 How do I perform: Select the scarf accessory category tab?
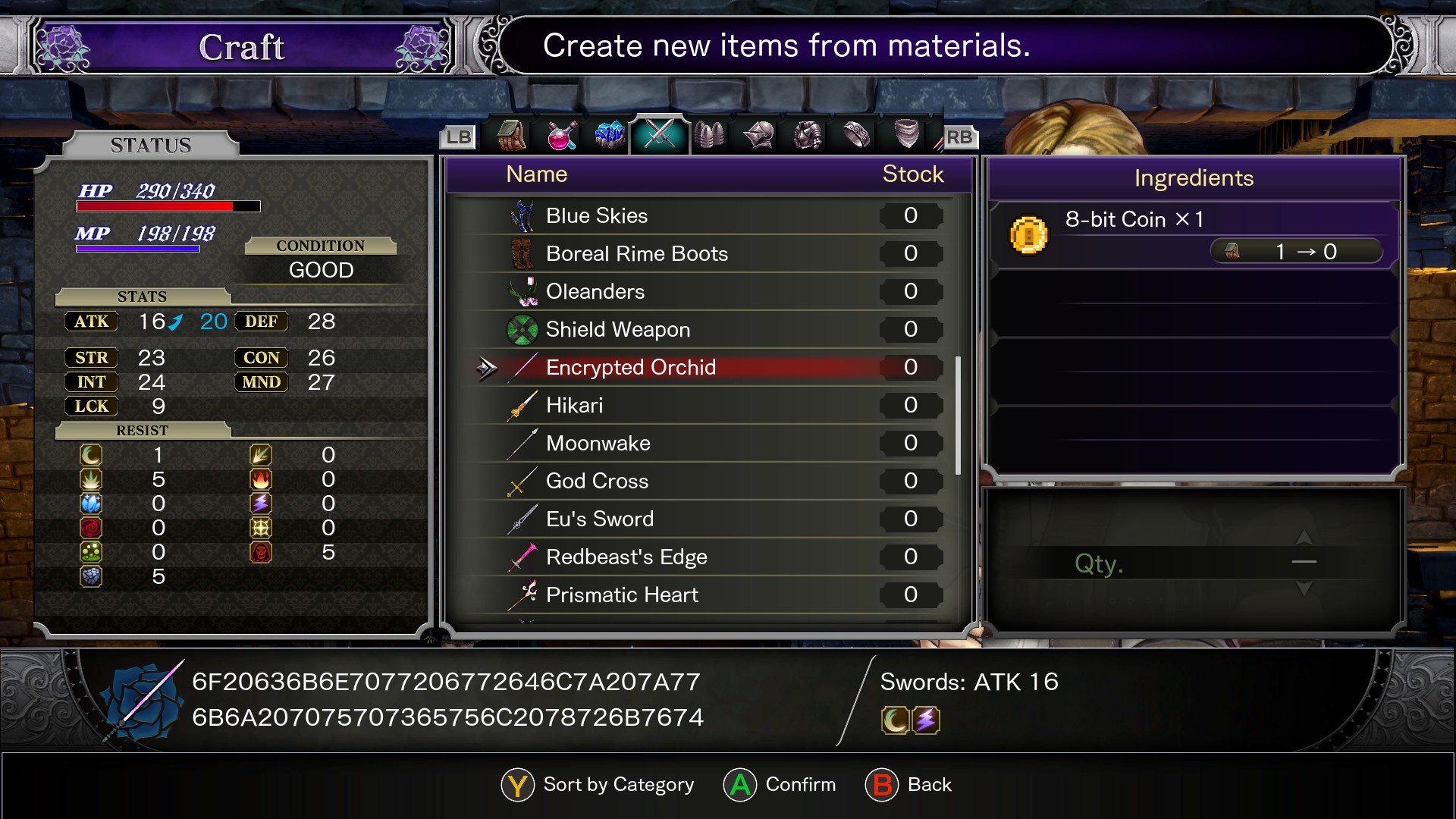tap(904, 136)
